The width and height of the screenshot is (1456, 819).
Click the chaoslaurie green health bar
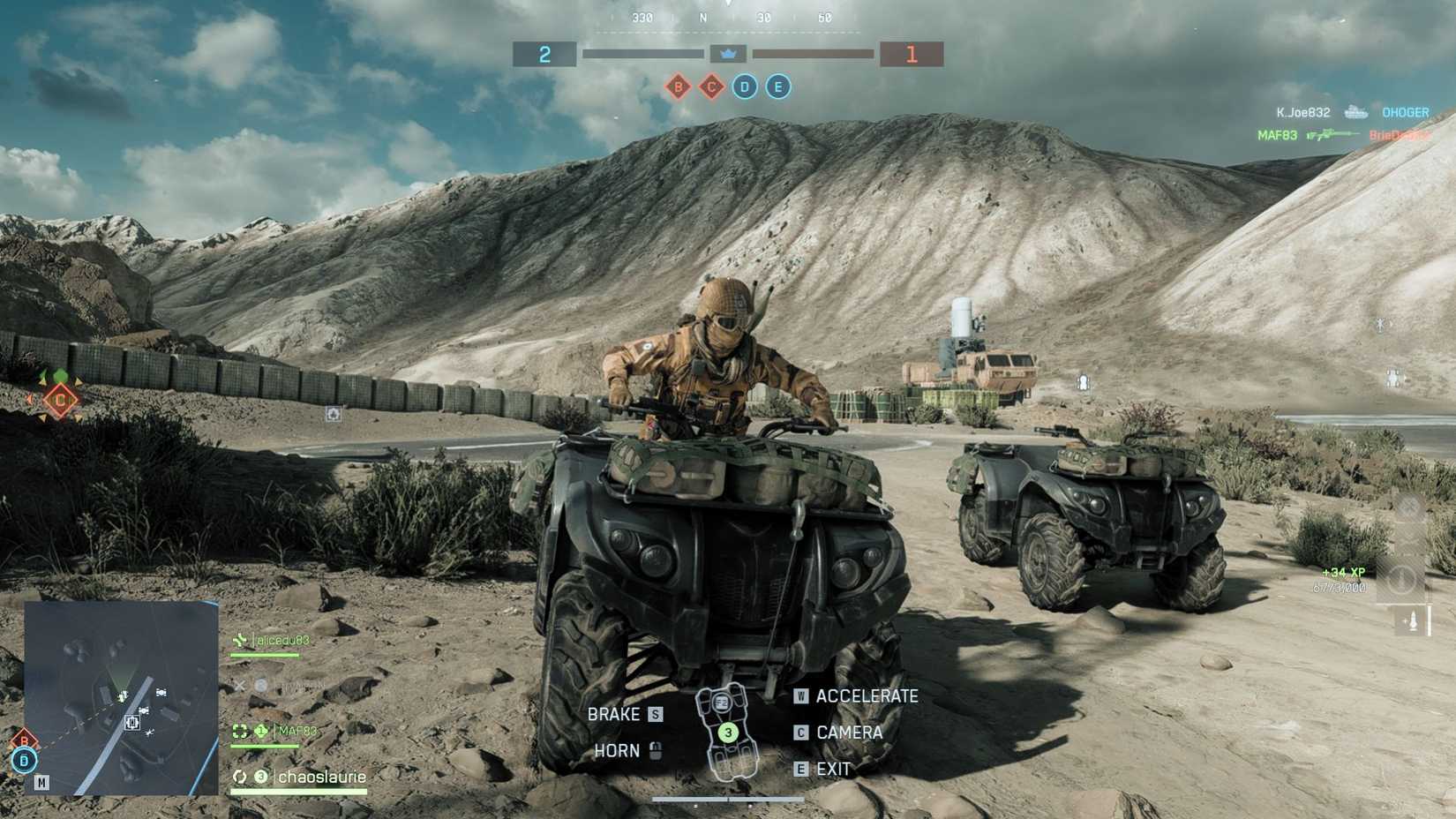297,793
